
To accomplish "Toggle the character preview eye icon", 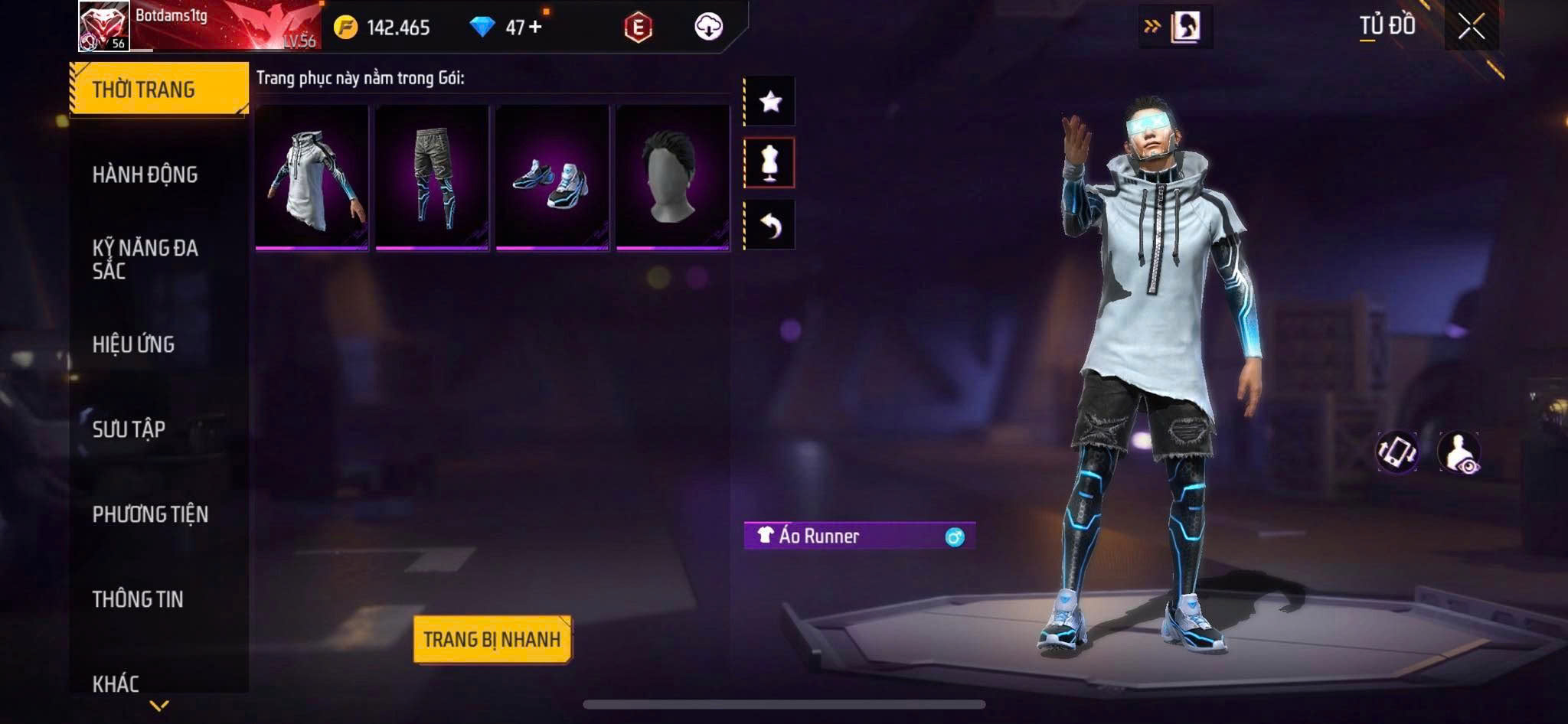I will (x=1459, y=452).
